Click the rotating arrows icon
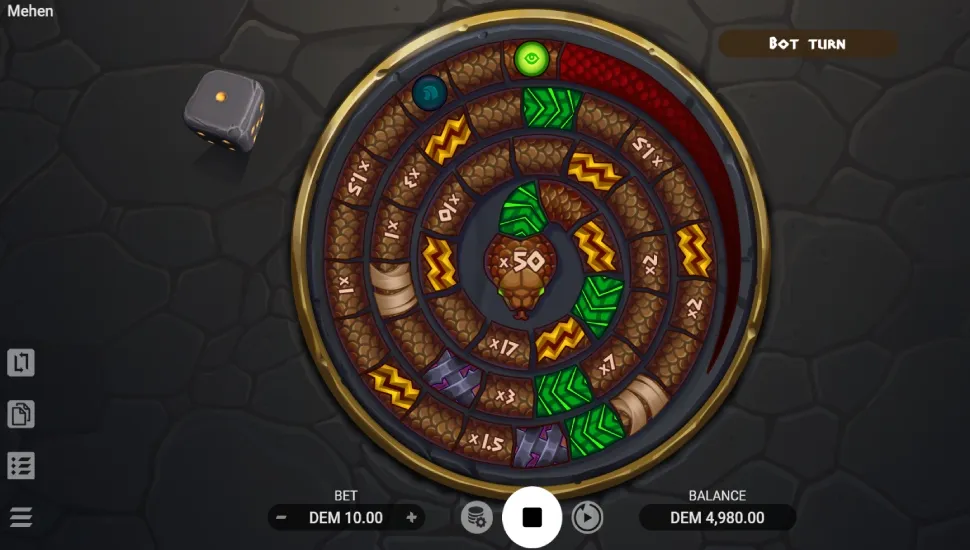Screen dimensions: 970x550 pos(21,362)
